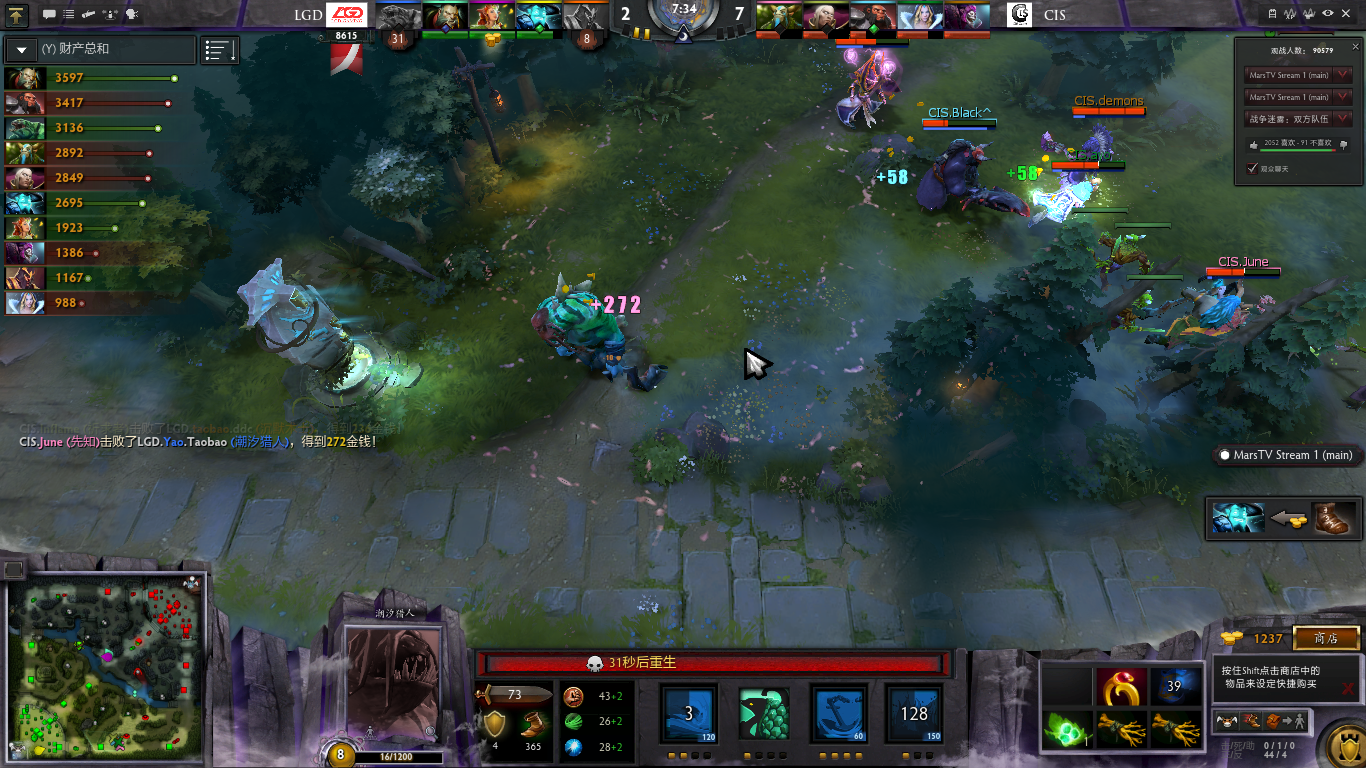This screenshot has height=768, width=1366.
Task: Select the Ring of Health inventory slot
Action: coord(1121,687)
